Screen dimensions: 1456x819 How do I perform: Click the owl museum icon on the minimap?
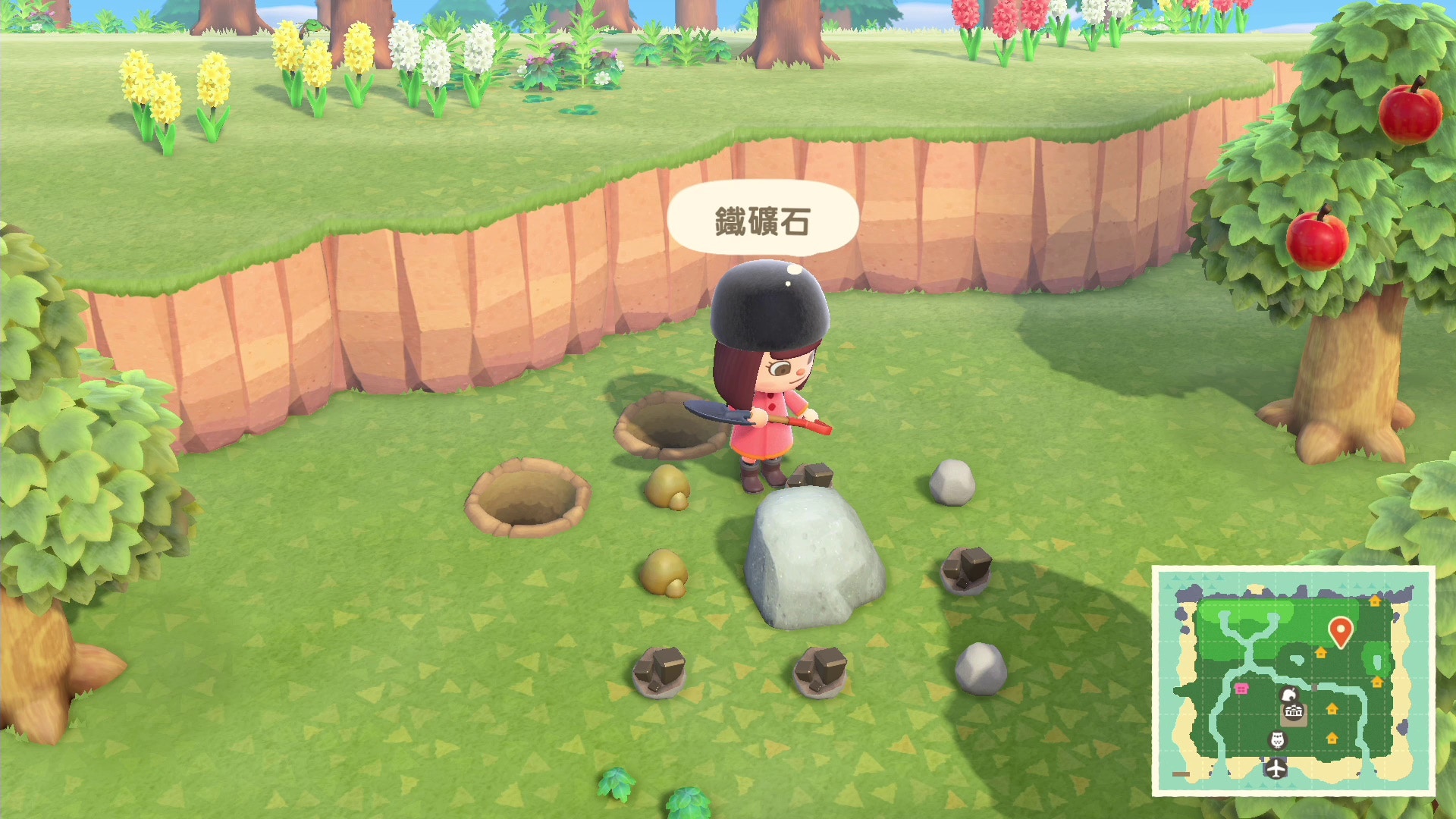point(1277,740)
